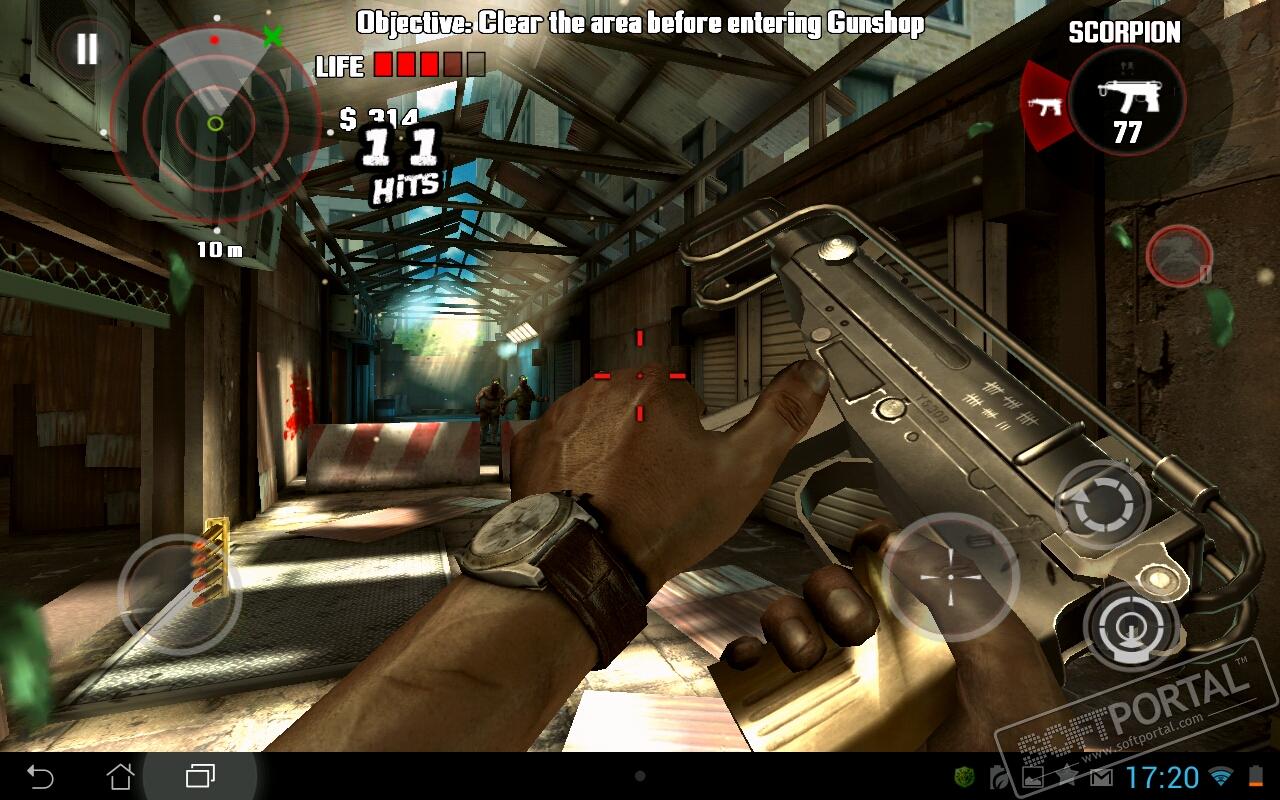This screenshot has width=1280, height=800.
Task: Use the red-ringed item button
Action: click(x=1179, y=256)
